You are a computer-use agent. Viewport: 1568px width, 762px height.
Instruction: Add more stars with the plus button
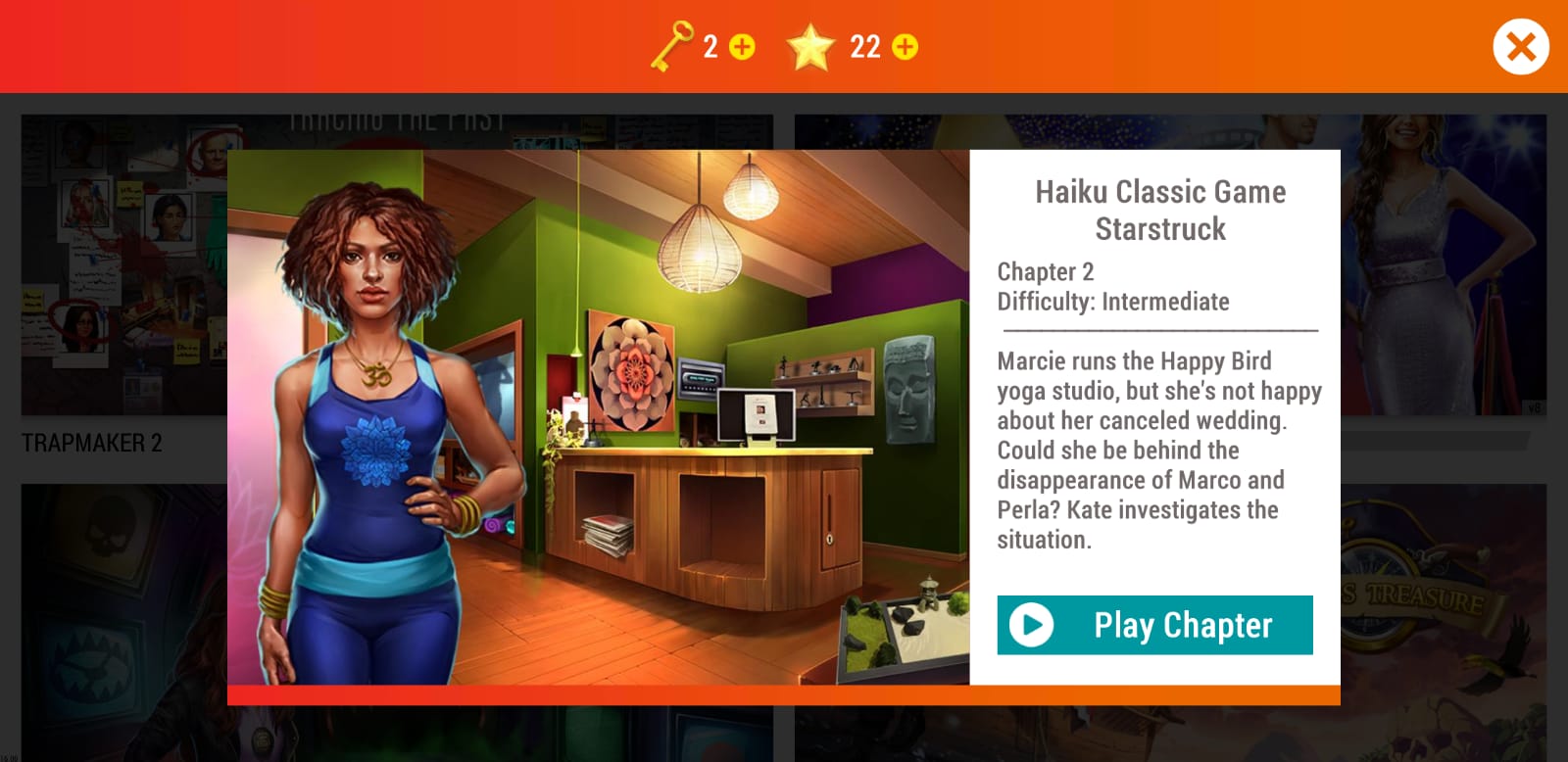pyautogui.click(x=906, y=47)
